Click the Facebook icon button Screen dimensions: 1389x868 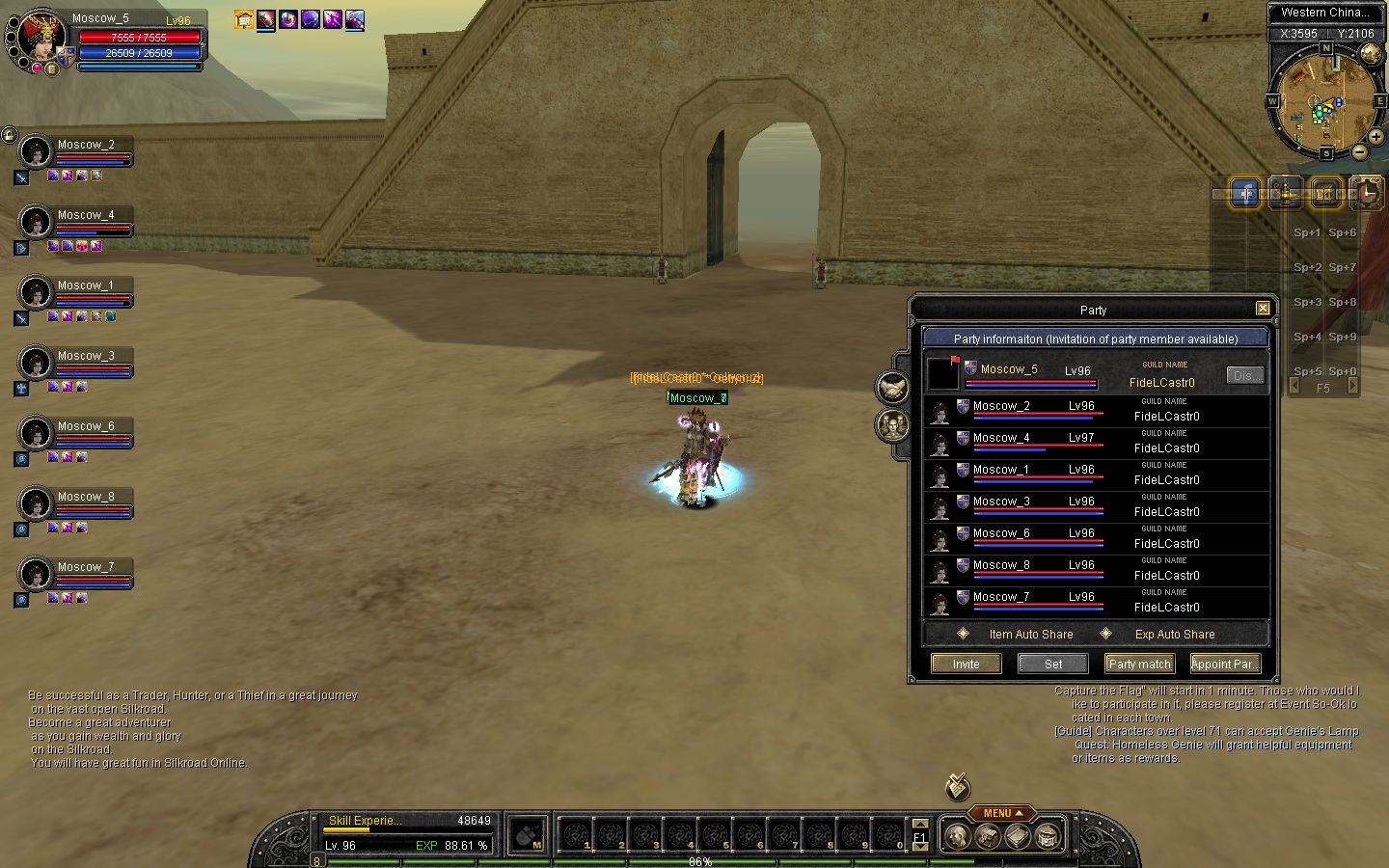[x=1245, y=194]
